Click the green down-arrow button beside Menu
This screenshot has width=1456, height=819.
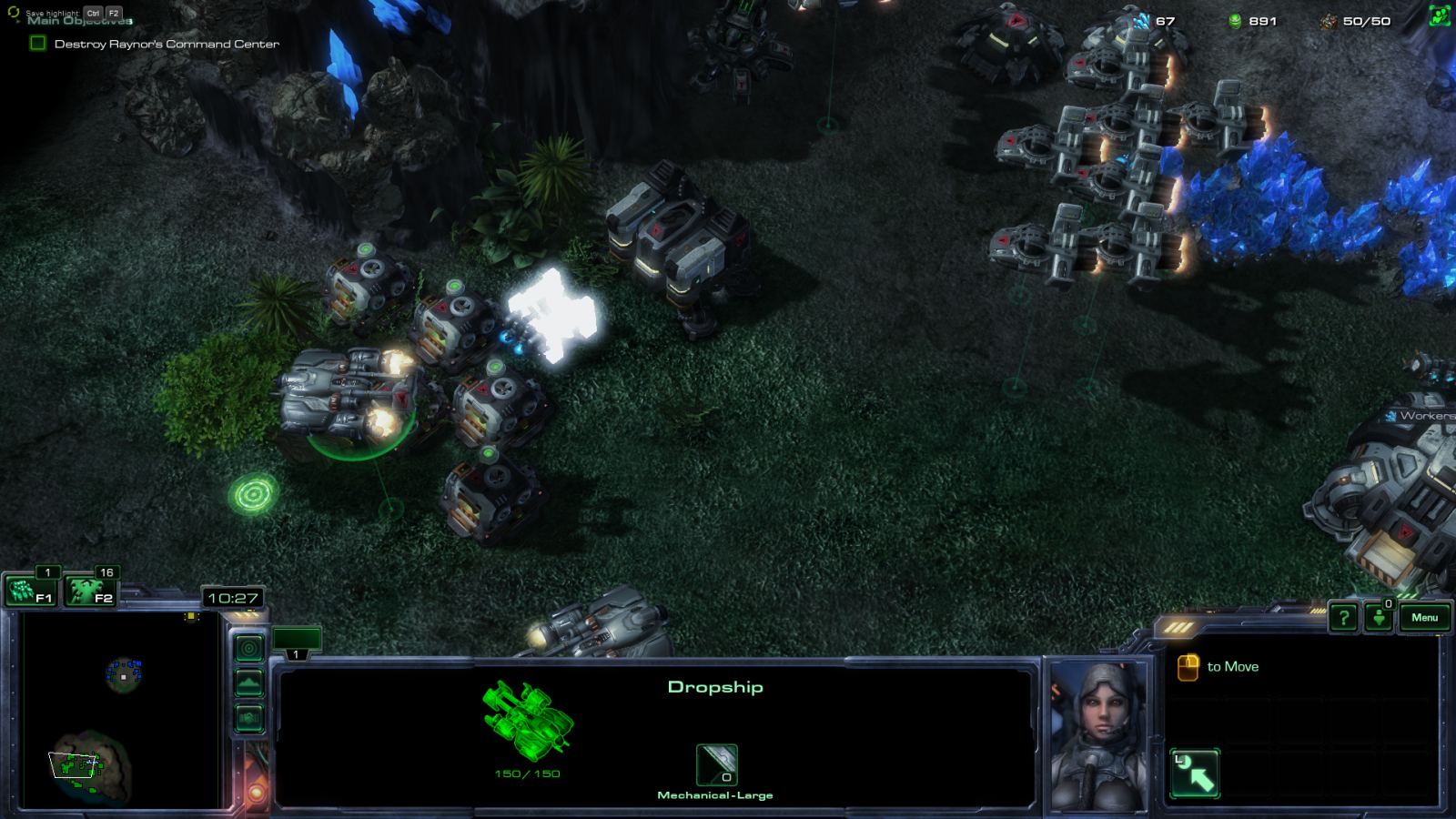[1379, 618]
